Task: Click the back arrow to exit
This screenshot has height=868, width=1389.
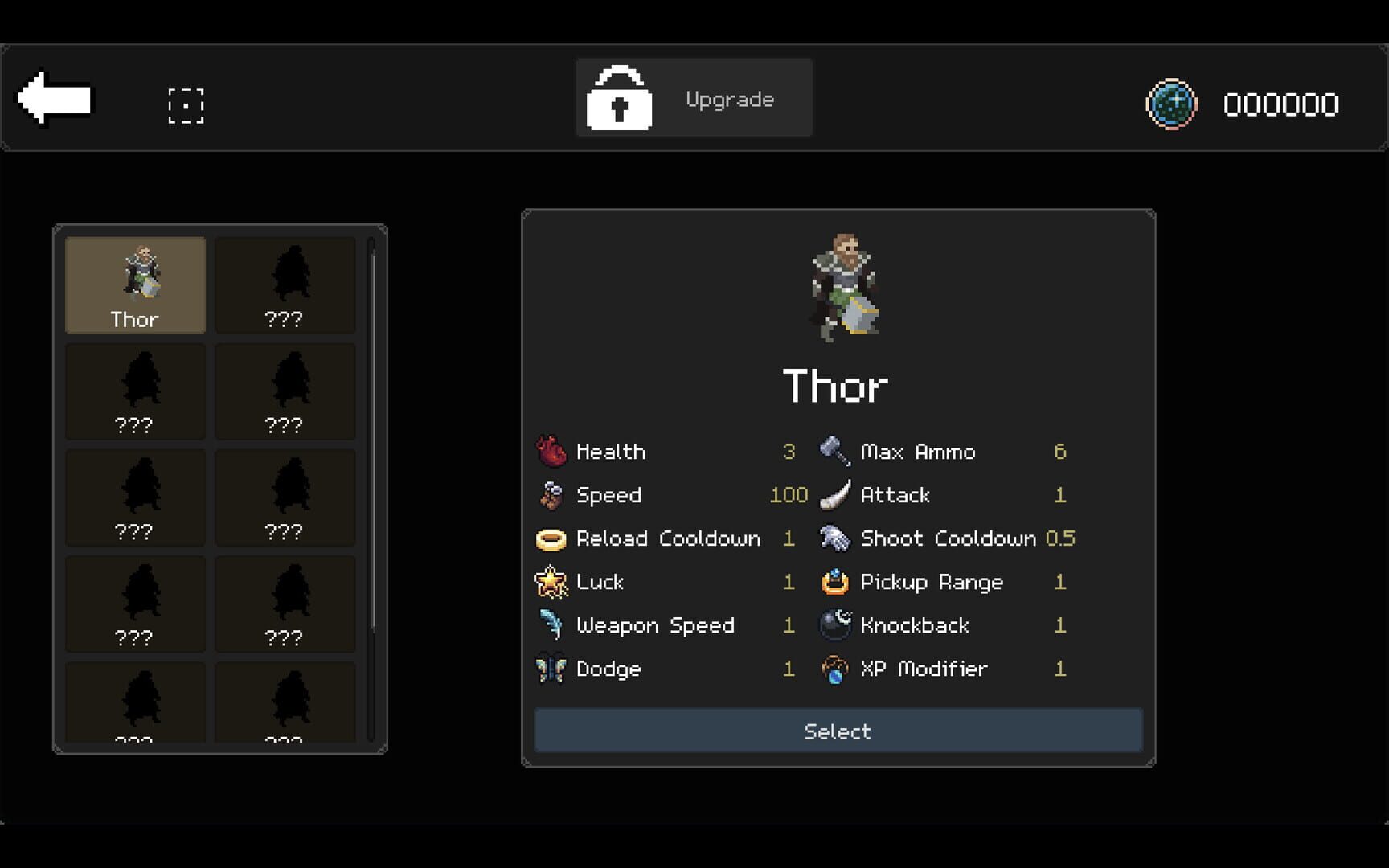Action: (55, 98)
